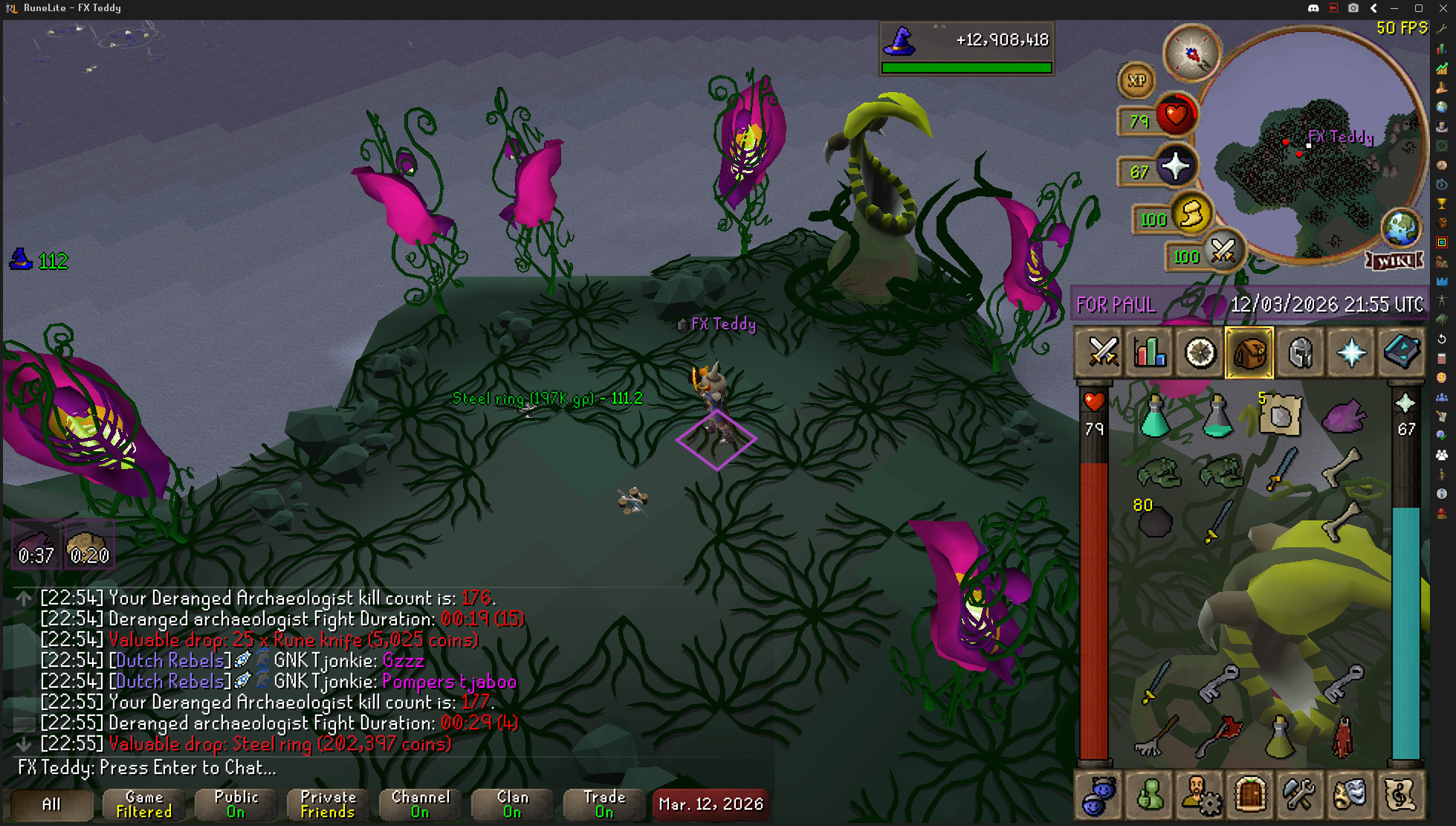
Task: Click the Logout door icon
Action: click(x=1250, y=795)
